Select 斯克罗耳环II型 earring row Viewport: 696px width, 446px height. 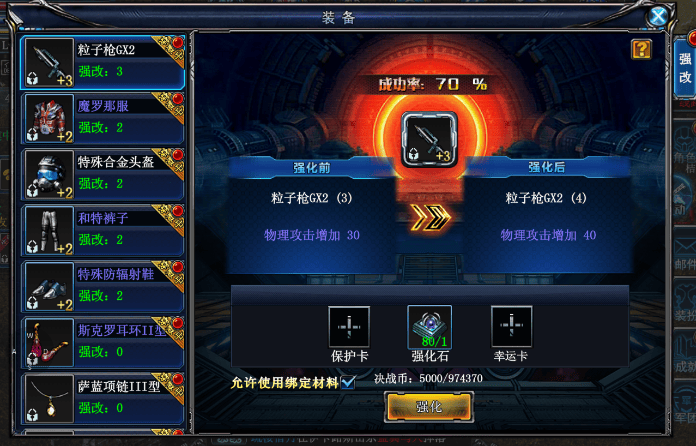(x=102, y=343)
